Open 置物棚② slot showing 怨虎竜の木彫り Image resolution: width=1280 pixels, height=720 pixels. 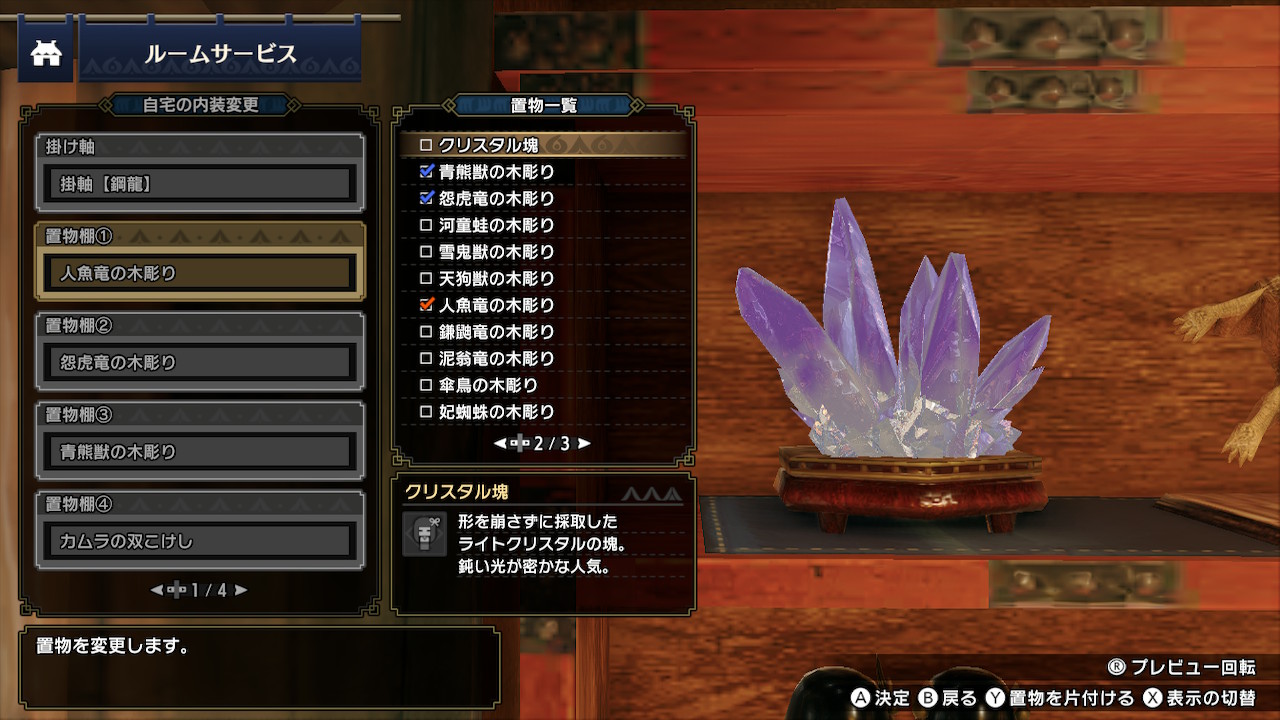coord(200,362)
